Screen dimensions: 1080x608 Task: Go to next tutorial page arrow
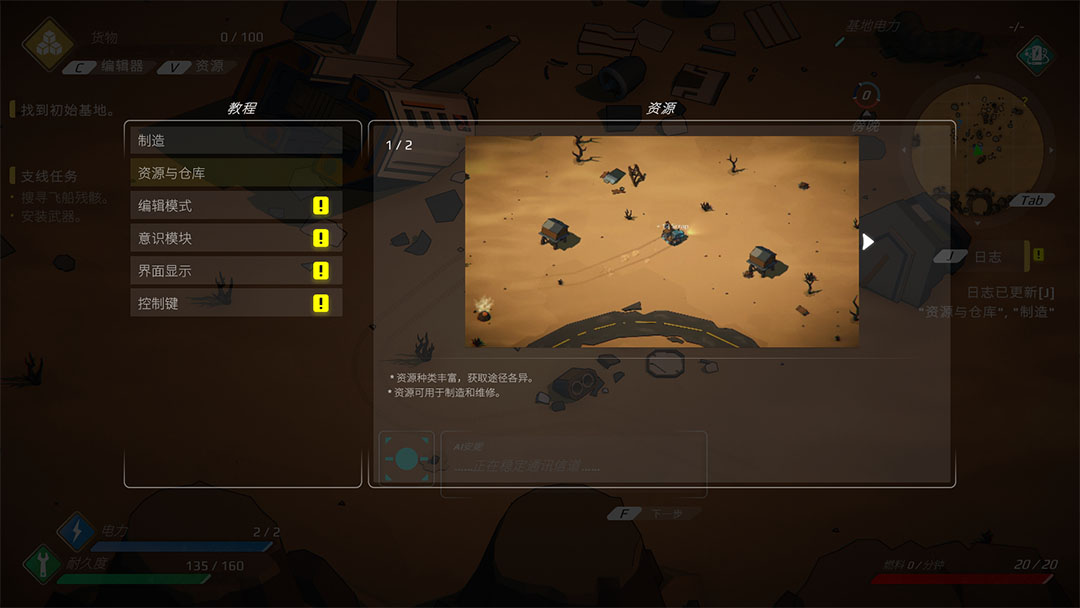868,242
